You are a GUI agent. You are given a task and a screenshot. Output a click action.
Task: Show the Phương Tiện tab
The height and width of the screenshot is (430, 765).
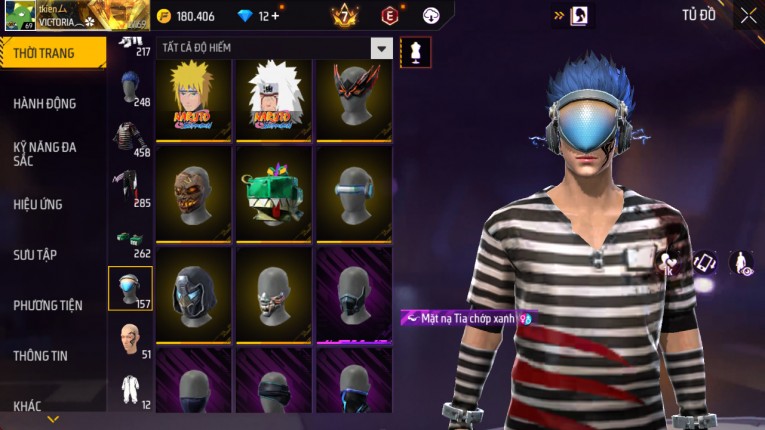click(48, 305)
